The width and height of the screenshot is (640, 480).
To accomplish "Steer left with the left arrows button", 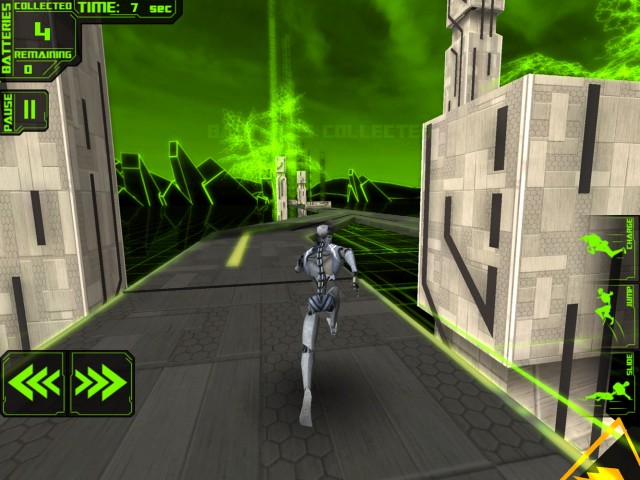I will pos(34,382).
